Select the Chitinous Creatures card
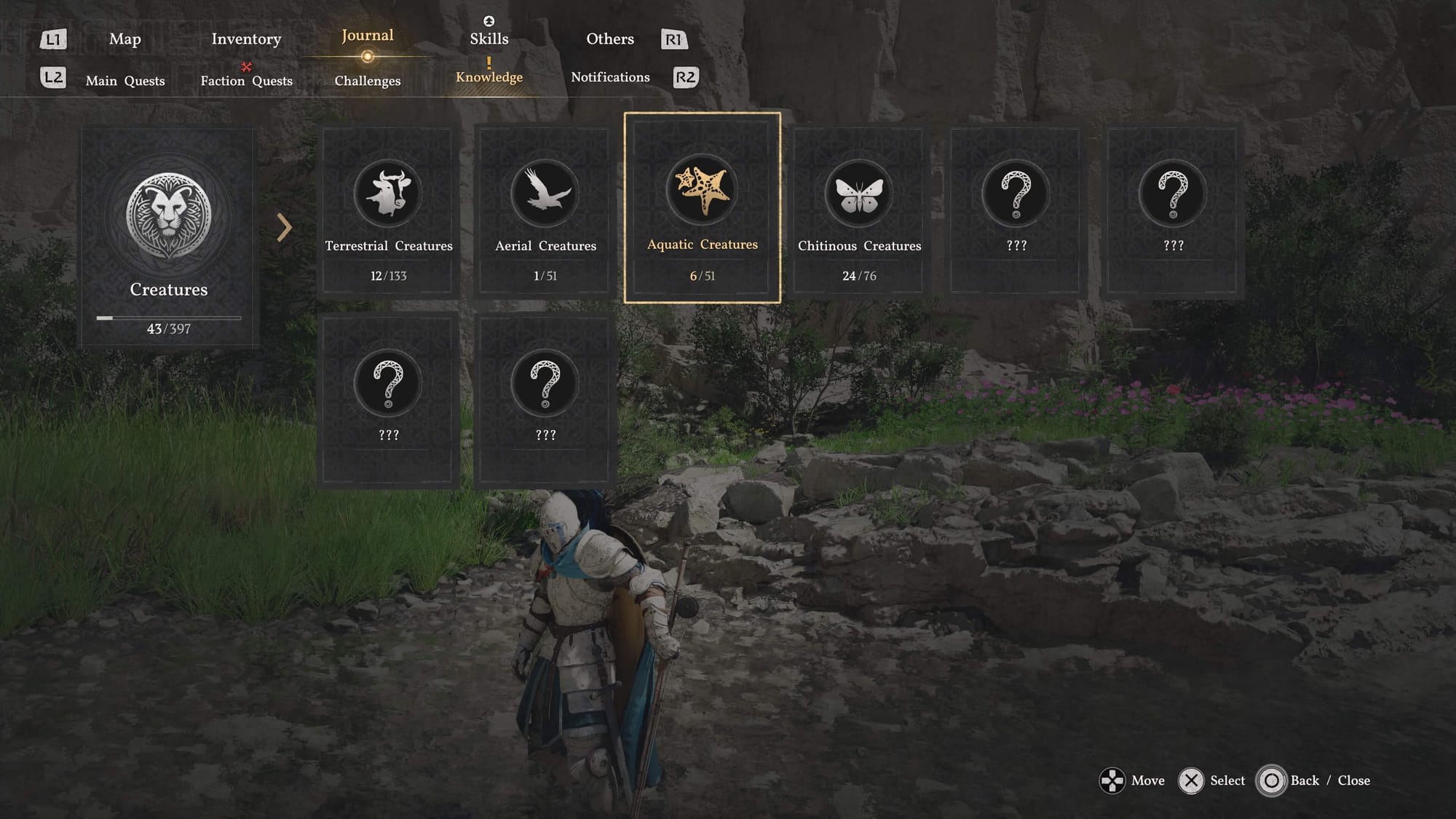This screenshot has height=819, width=1456. click(859, 213)
